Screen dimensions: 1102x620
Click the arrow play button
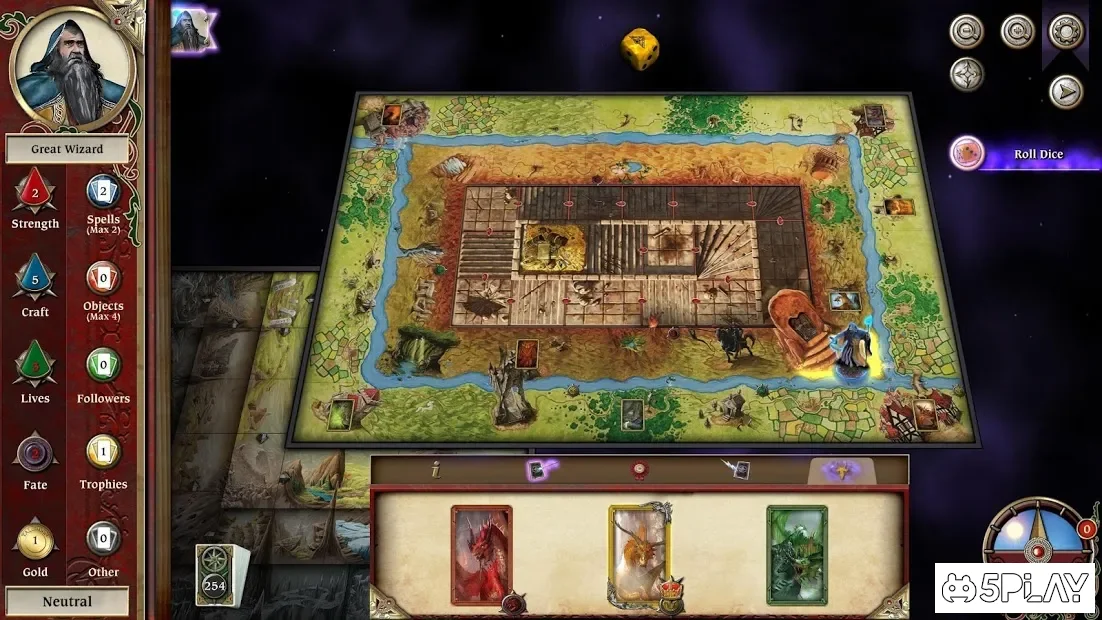pos(1066,92)
